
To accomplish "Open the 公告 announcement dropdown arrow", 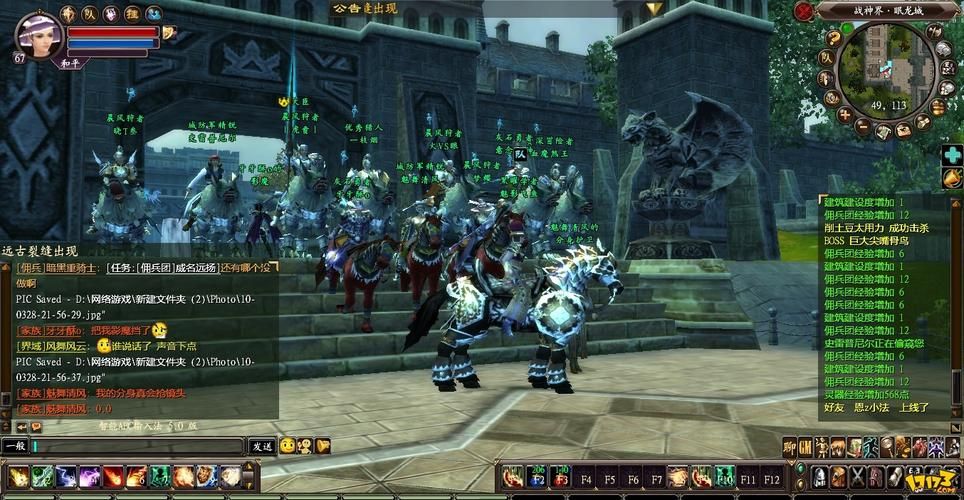I will [653, 9].
